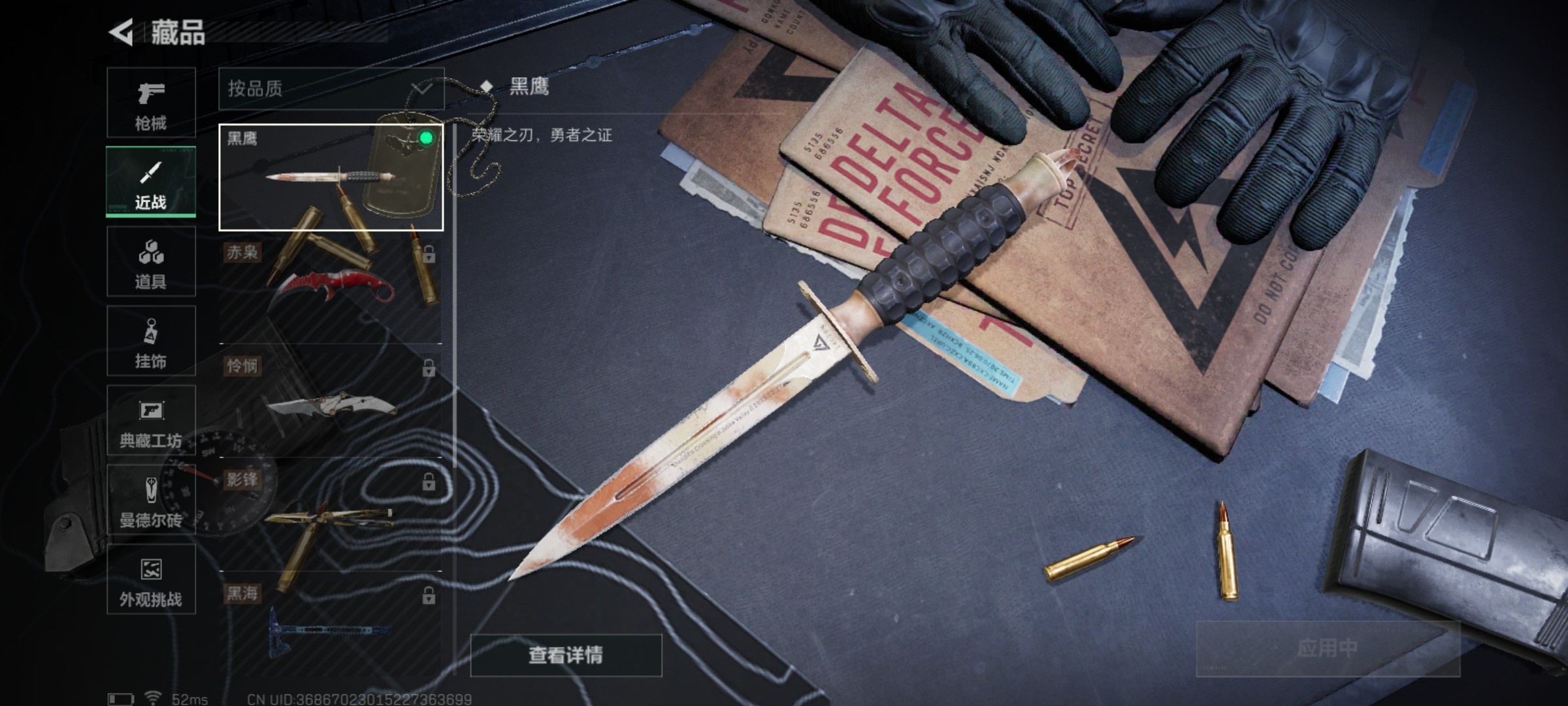Click the 道具 items category icon
The width and height of the screenshot is (1568, 706).
pyautogui.click(x=150, y=261)
